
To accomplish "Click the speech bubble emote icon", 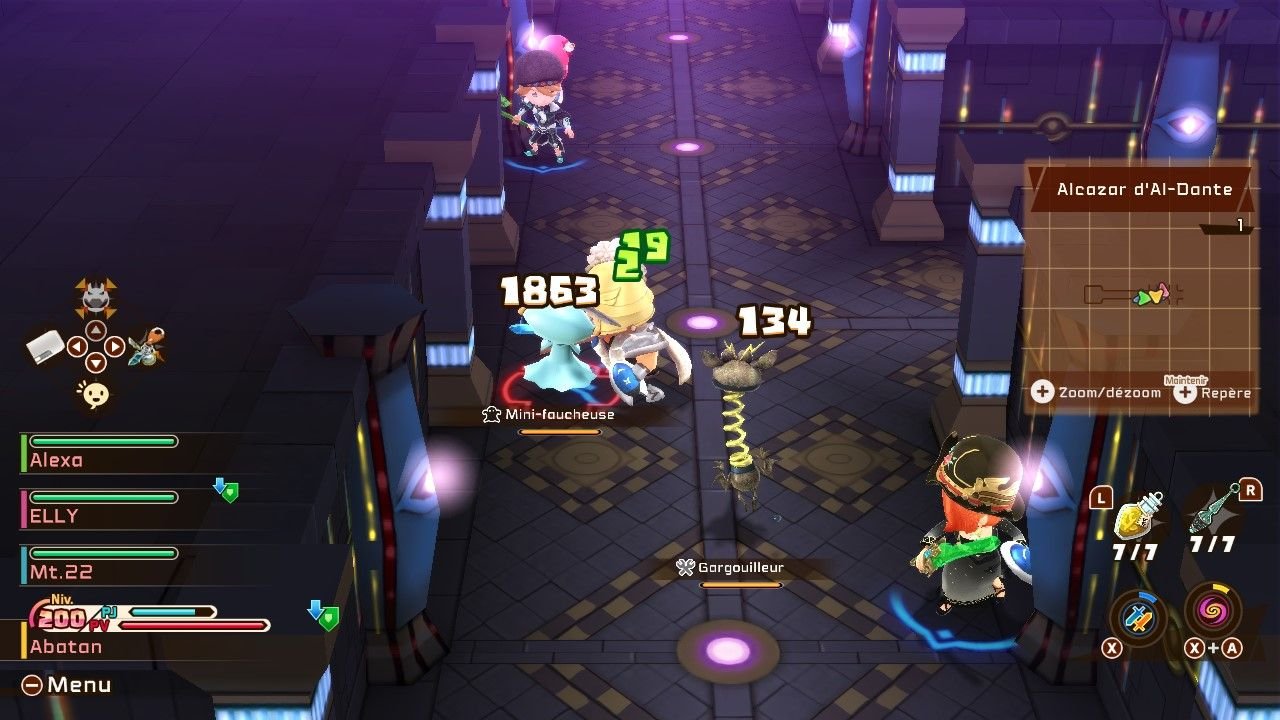I will coord(94,393).
